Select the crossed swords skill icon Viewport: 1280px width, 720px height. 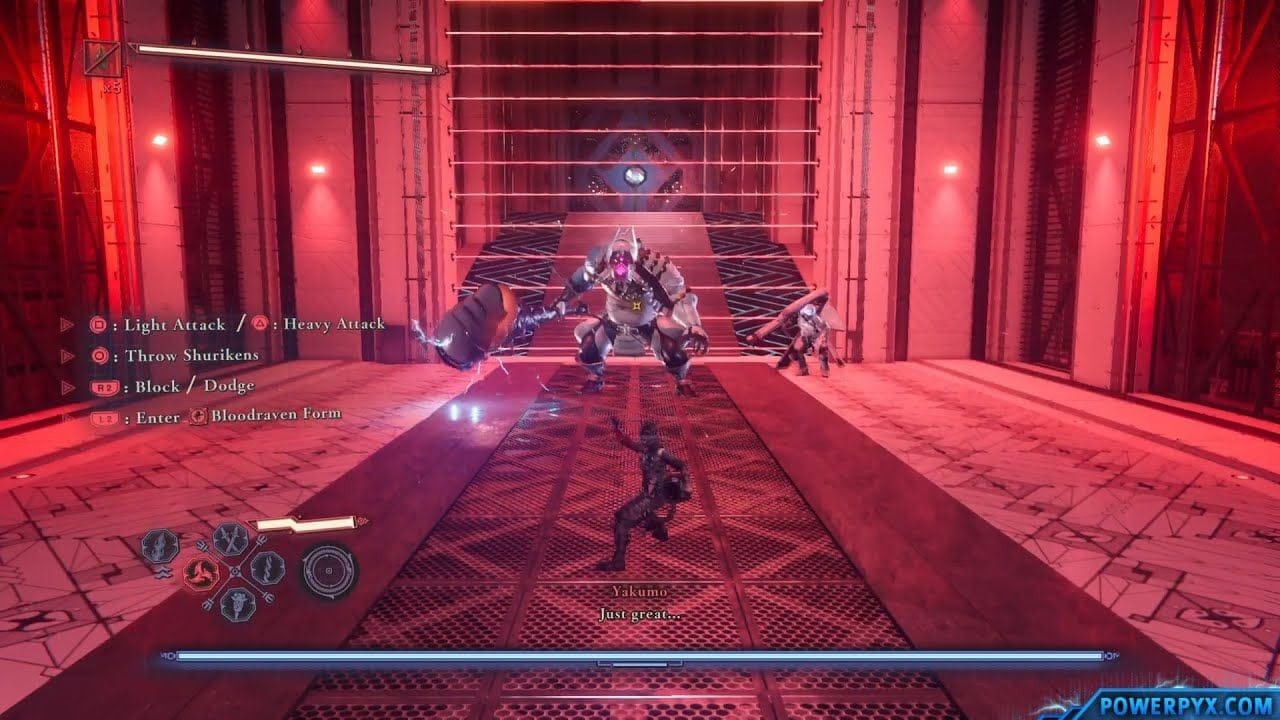(230, 540)
